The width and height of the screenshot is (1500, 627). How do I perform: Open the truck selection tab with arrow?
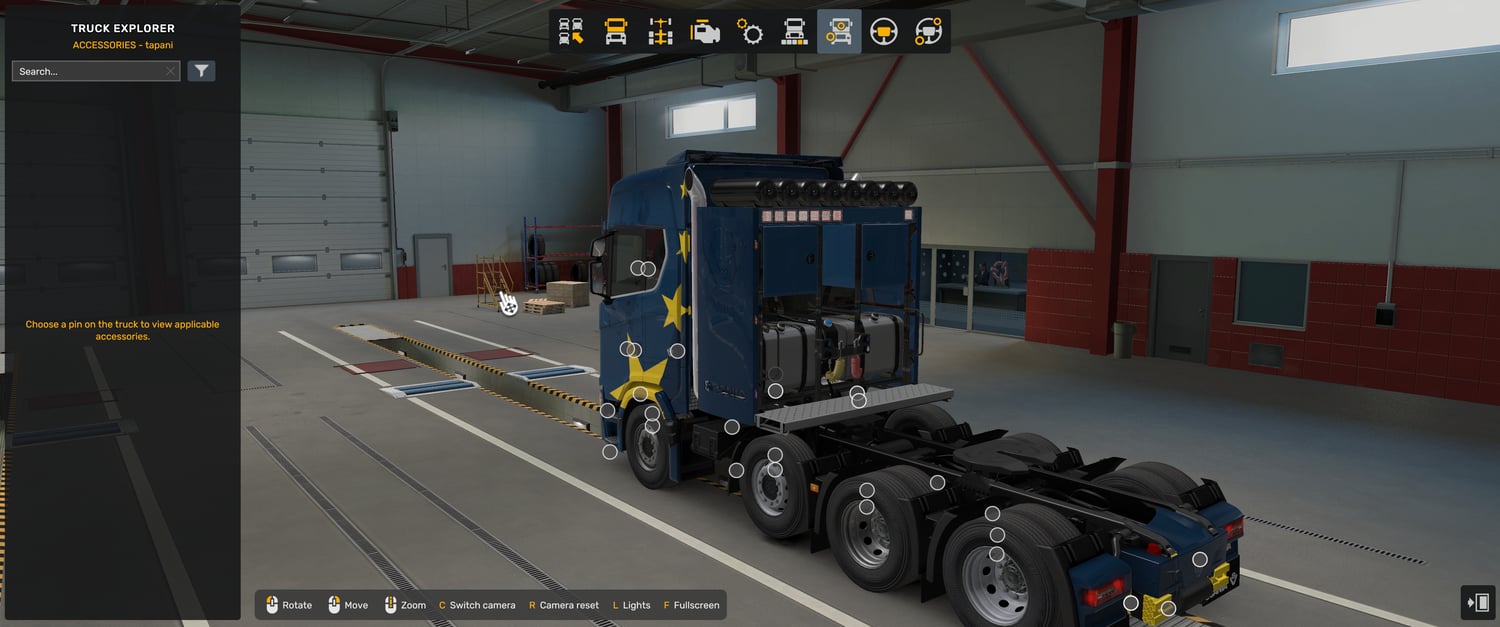[x=571, y=32]
